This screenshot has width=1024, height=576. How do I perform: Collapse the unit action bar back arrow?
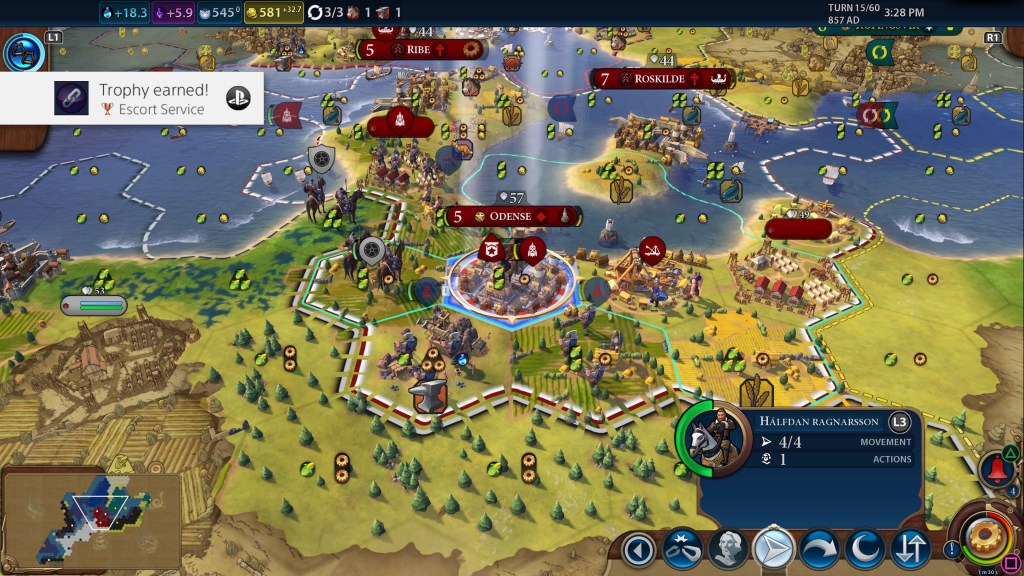638,549
